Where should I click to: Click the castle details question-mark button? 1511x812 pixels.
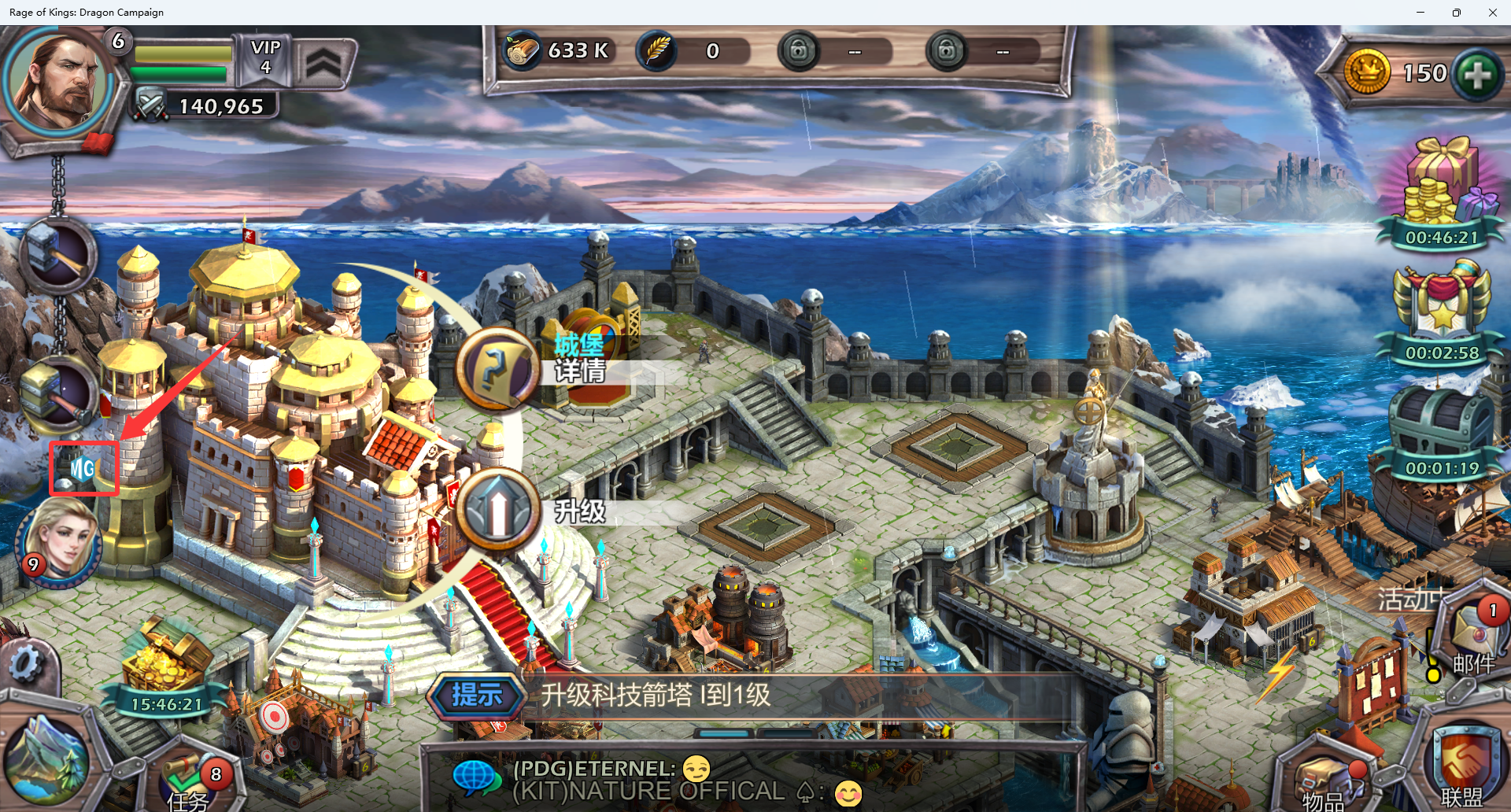[x=497, y=368]
